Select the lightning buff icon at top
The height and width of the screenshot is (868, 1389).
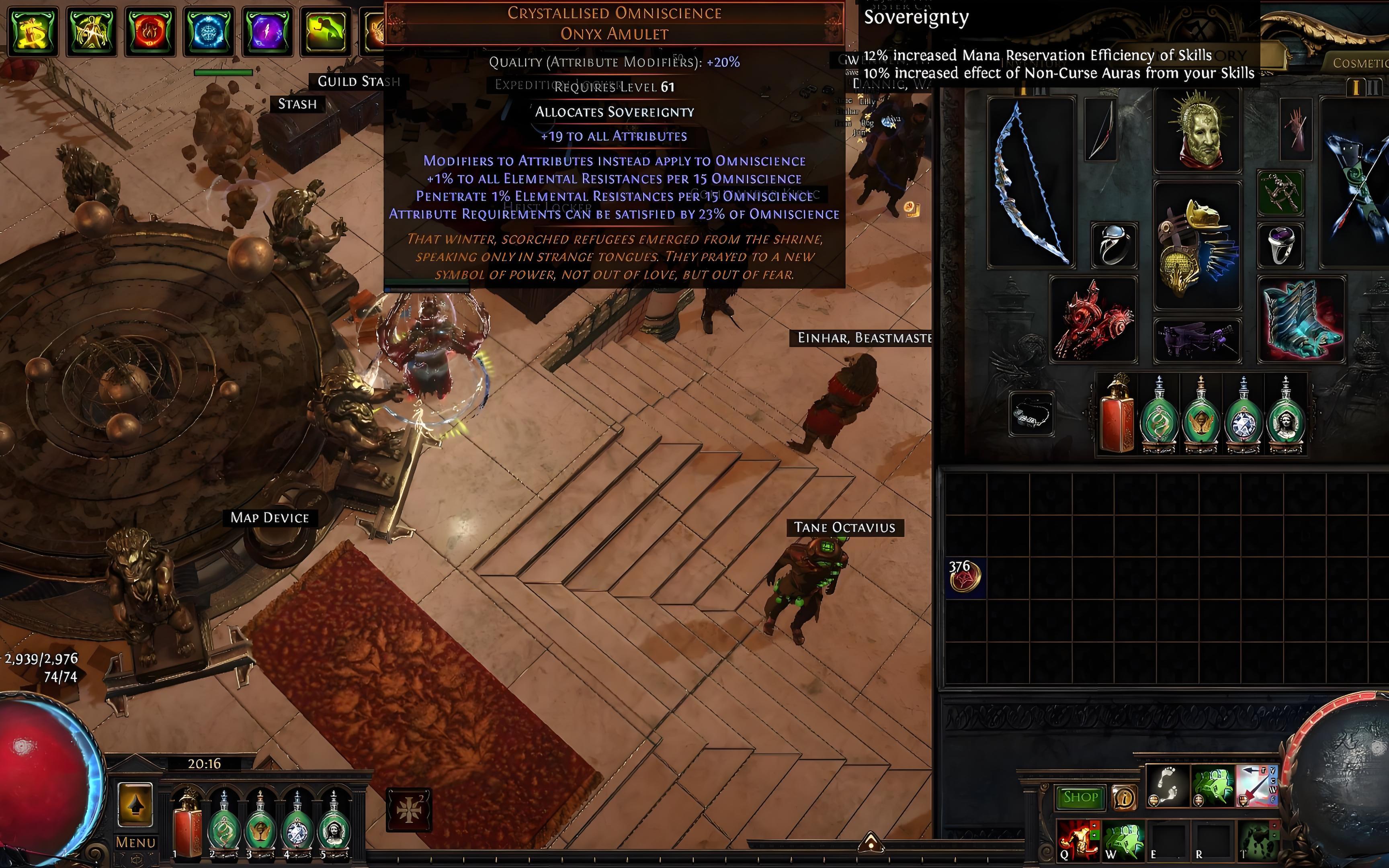[x=266, y=30]
